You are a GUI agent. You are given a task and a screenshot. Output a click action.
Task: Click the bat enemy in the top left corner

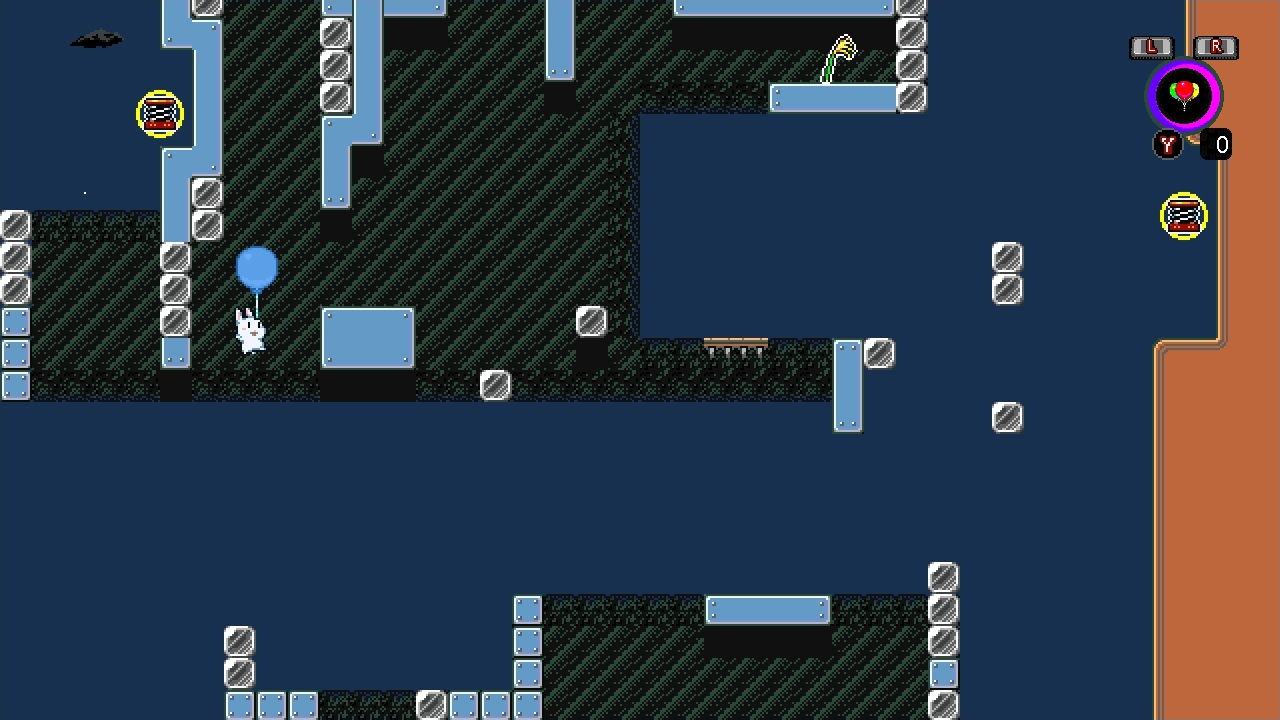(x=95, y=38)
